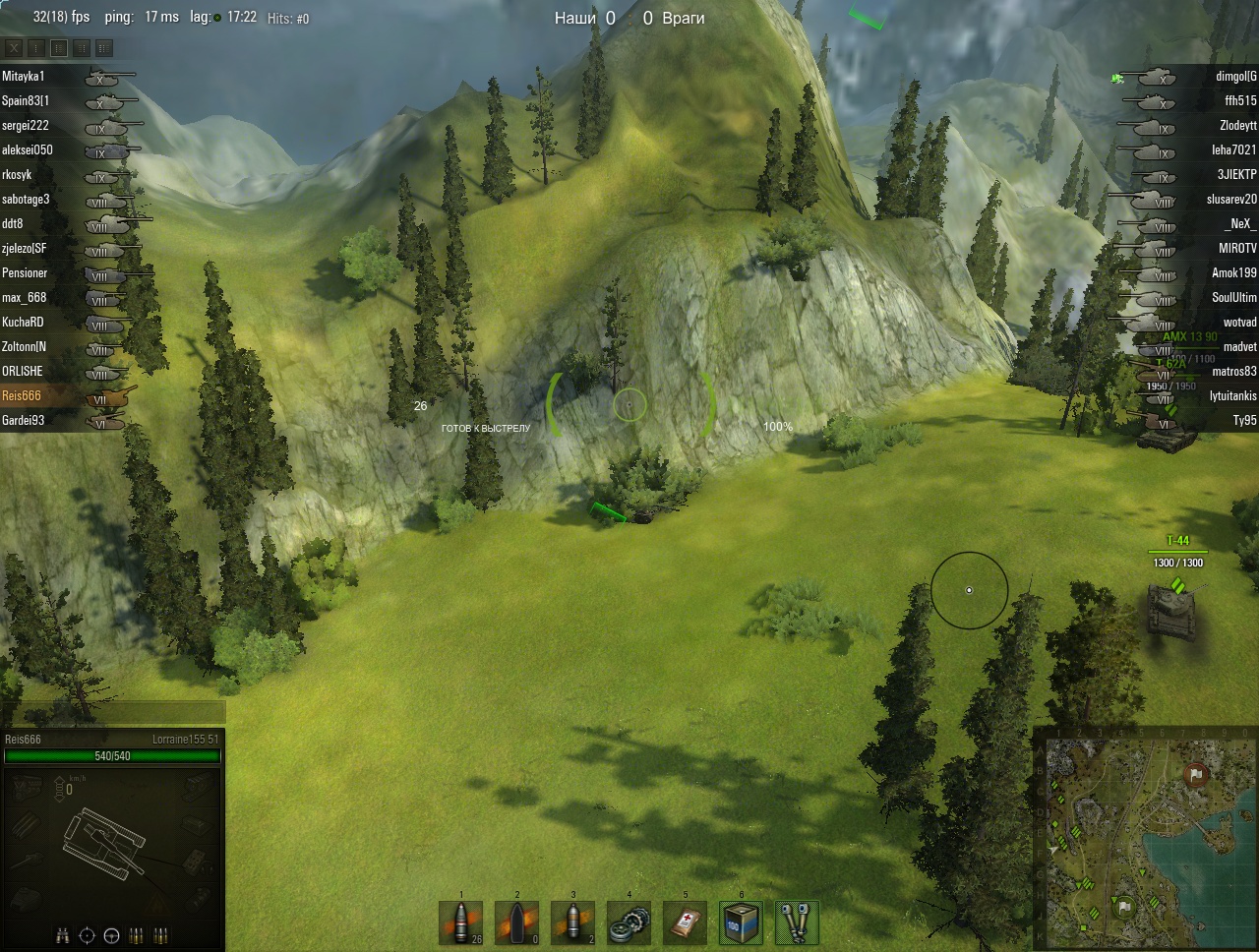Hide the player list with X button
The height and width of the screenshot is (952, 1259).
tap(14, 47)
